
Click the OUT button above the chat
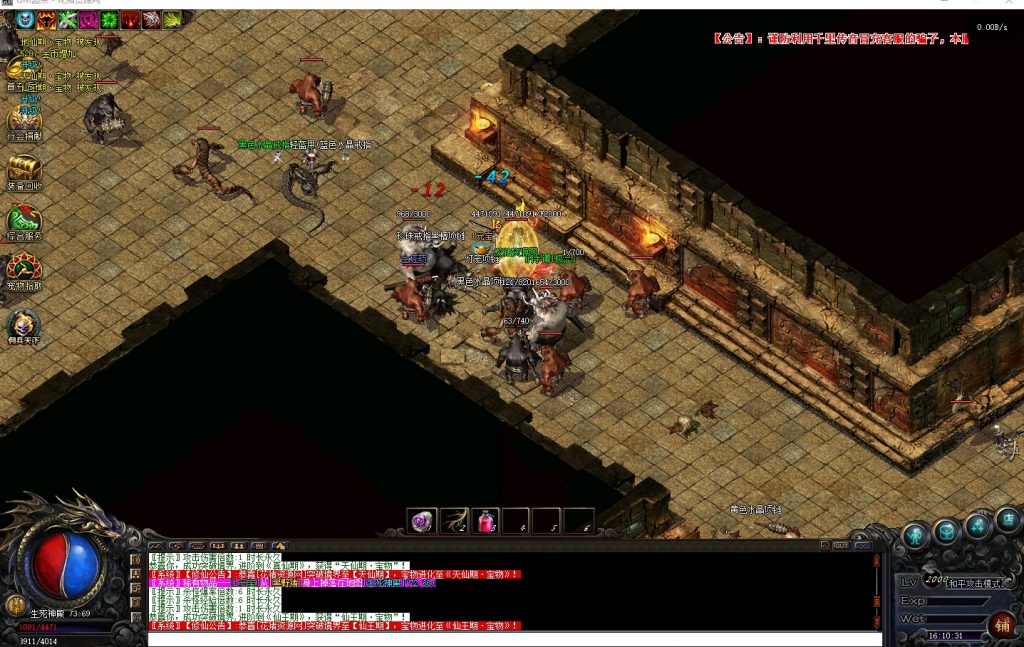click(x=842, y=545)
